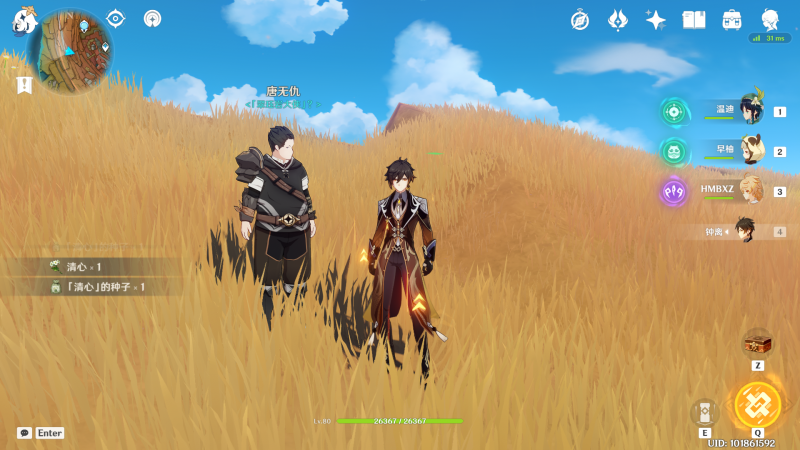Use the treasure chest gadget
This screenshot has width=800, height=450.
(757, 343)
